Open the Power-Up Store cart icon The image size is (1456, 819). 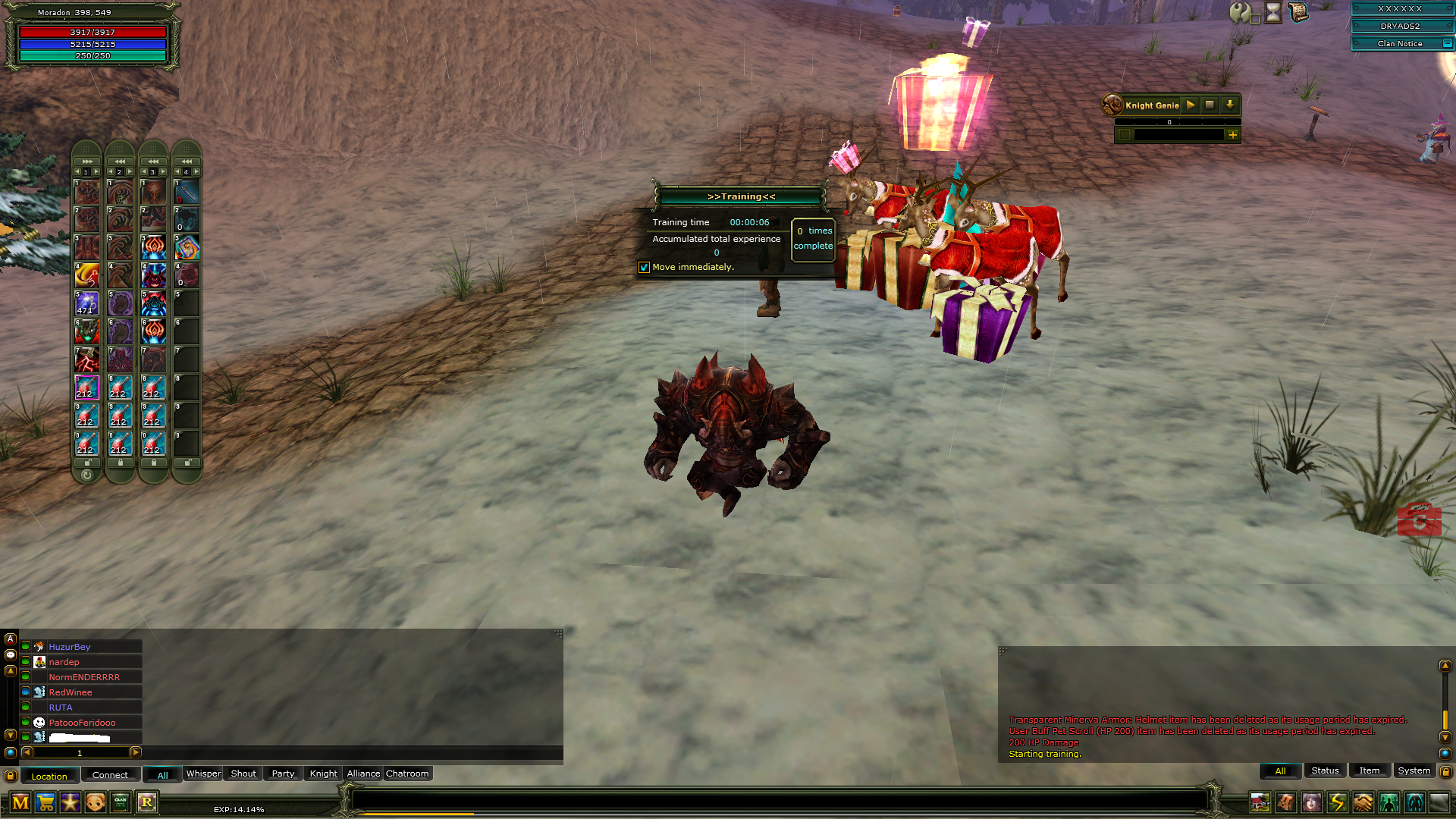pos(45,802)
